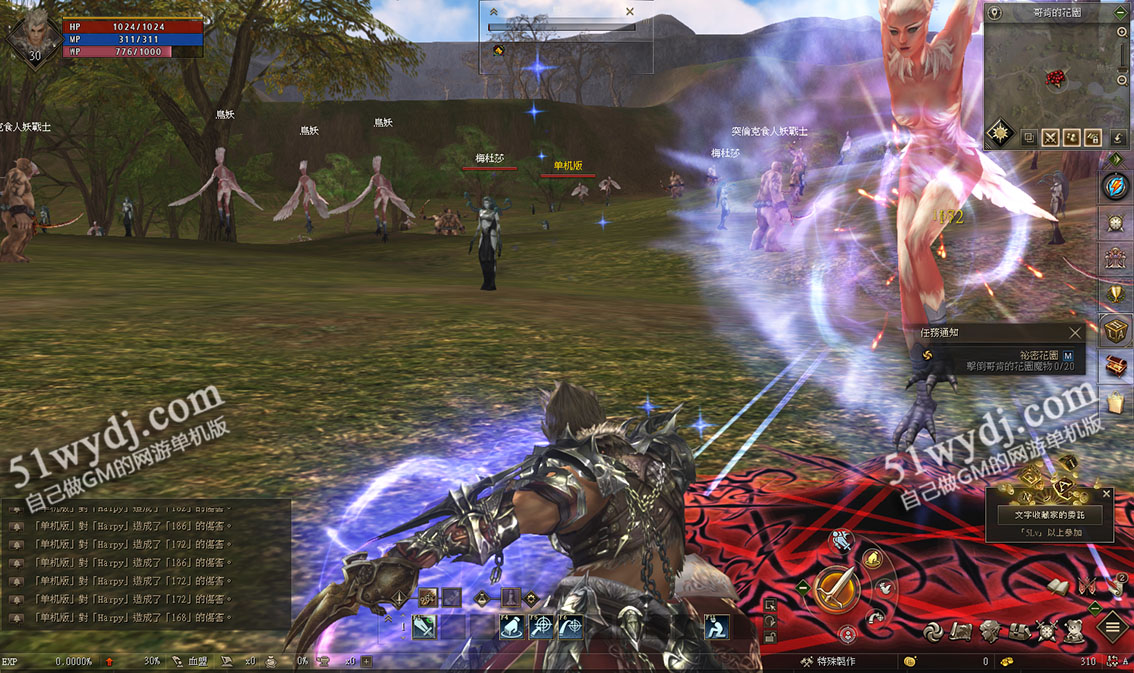Close the quest notification panel
The height and width of the screenshot is (673, 1134).
pos(1075,333)
